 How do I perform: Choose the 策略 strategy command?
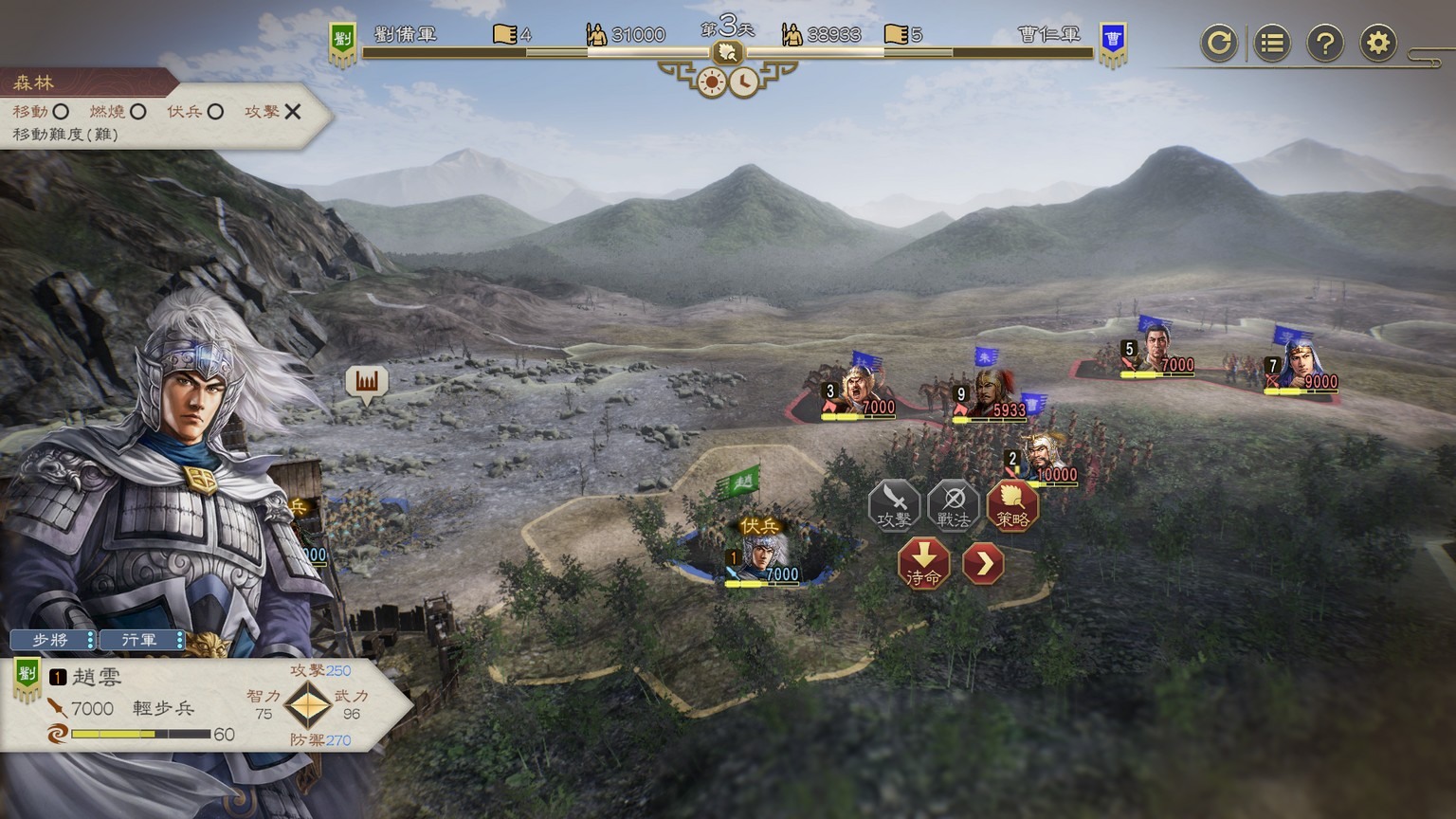1012,504
